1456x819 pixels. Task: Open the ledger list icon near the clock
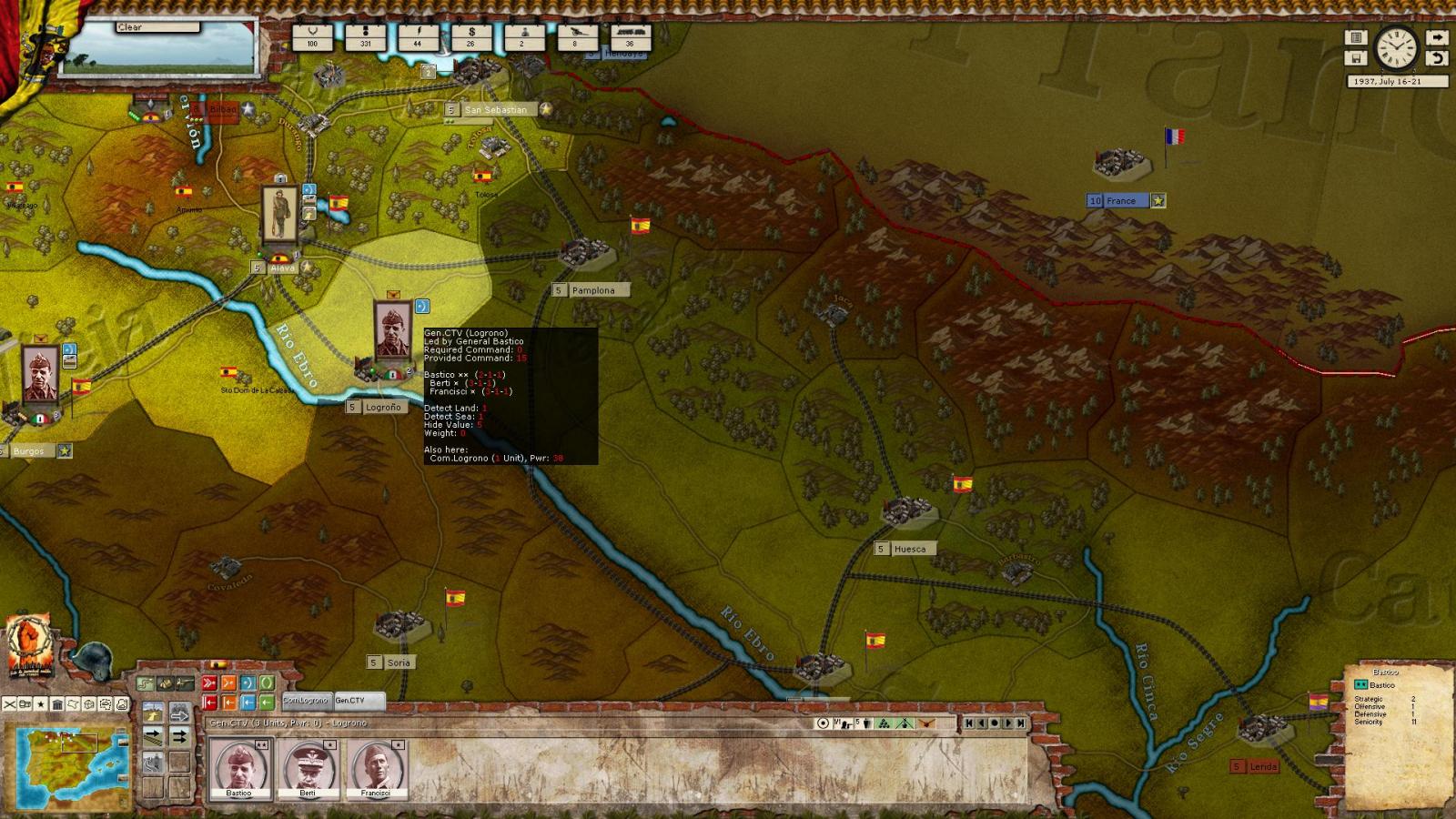click(1356, 38)
